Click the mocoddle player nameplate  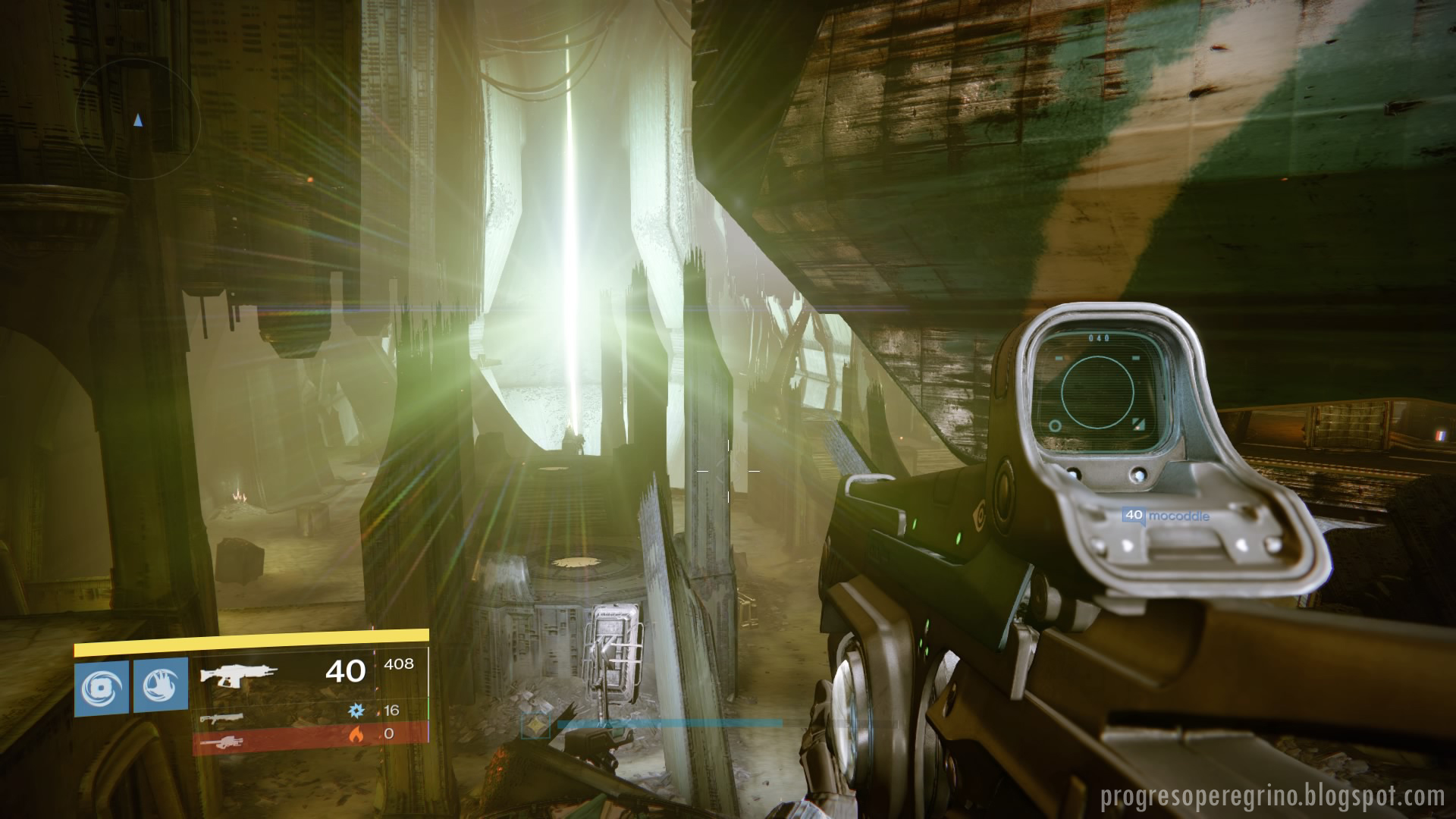pos(1166,516)
